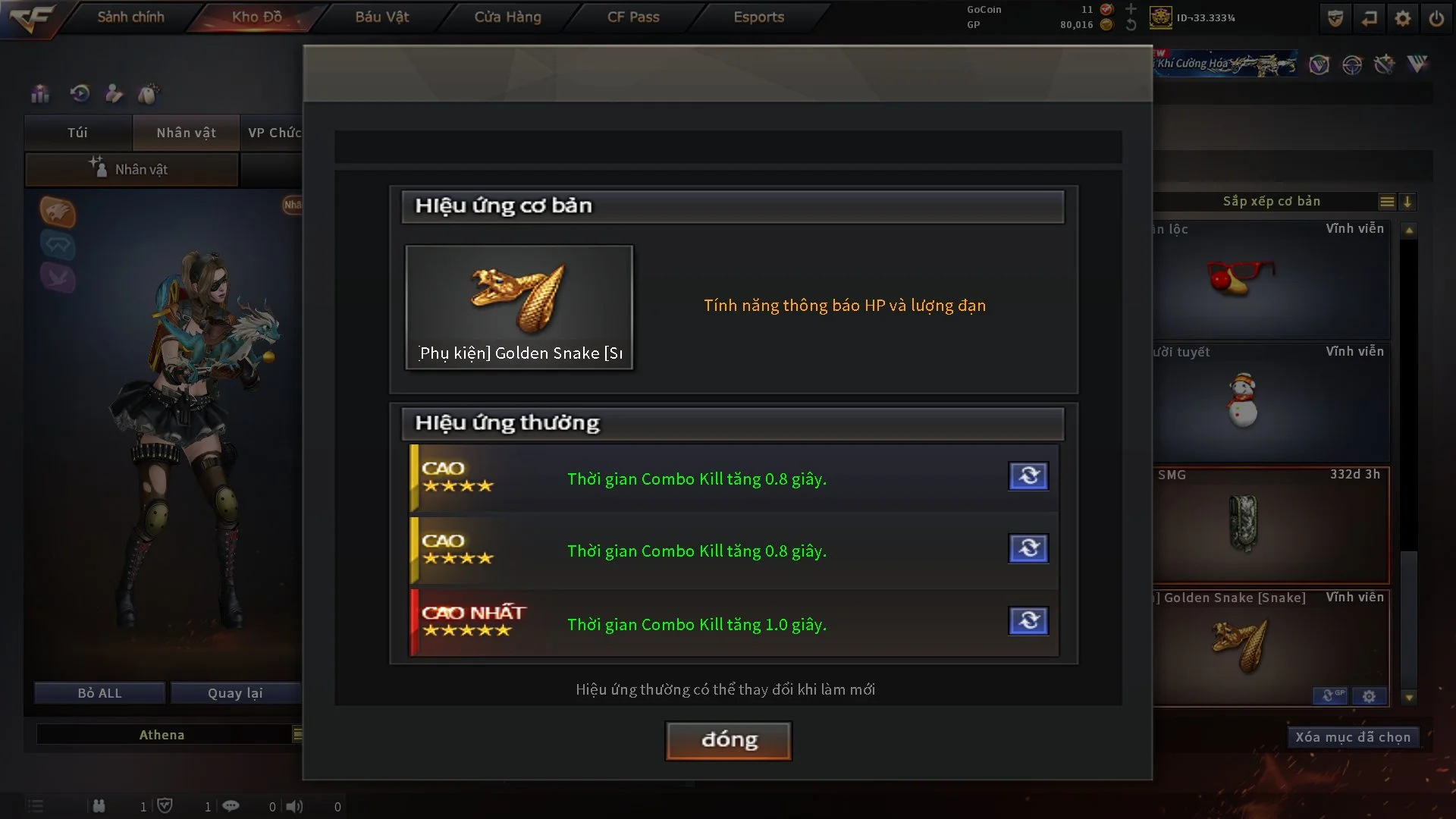Click Xóa mục đã chọn button
Screen dimensions: 1456x819
[1352, 737]
